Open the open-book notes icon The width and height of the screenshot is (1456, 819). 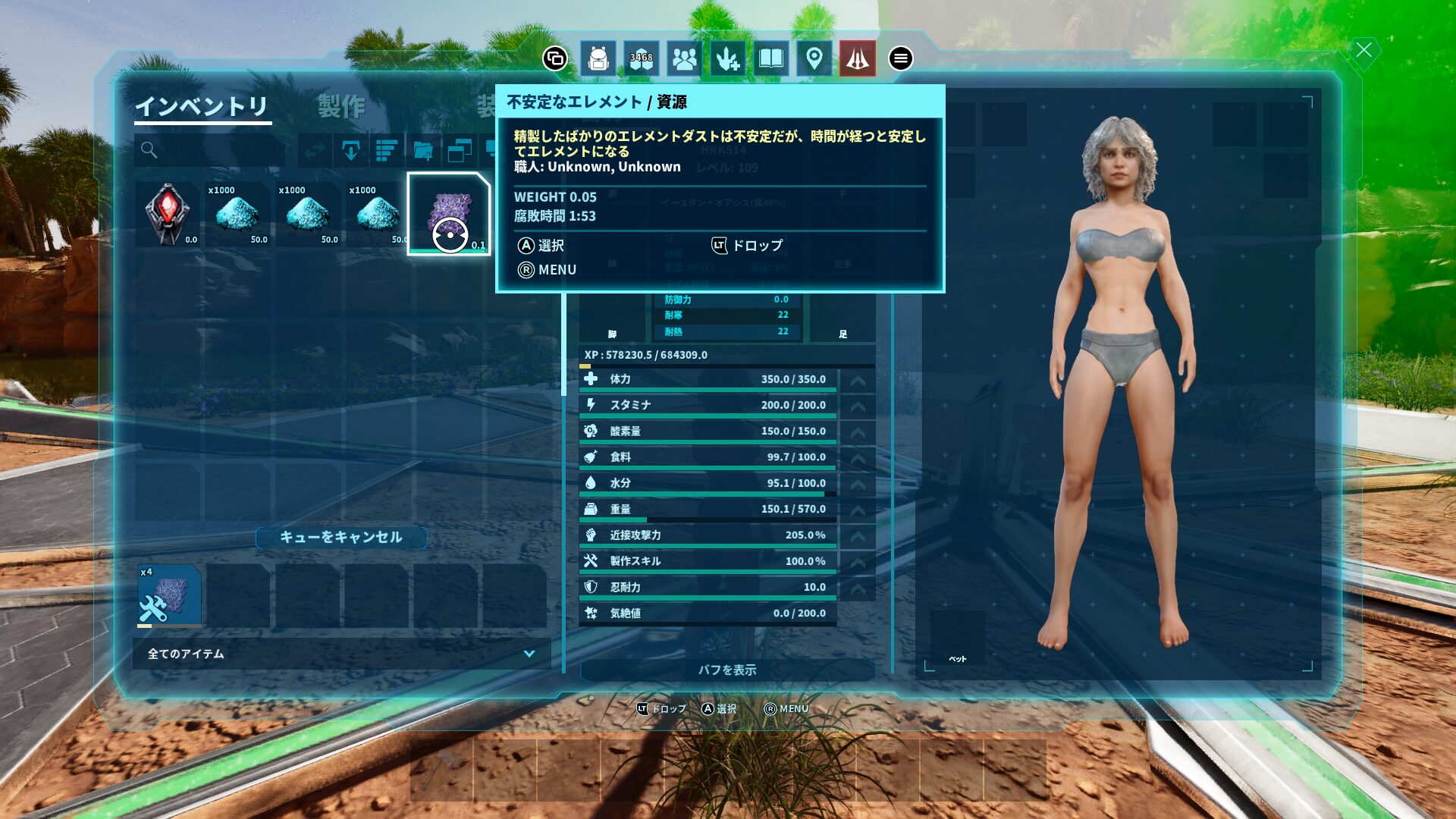(770, 58)
